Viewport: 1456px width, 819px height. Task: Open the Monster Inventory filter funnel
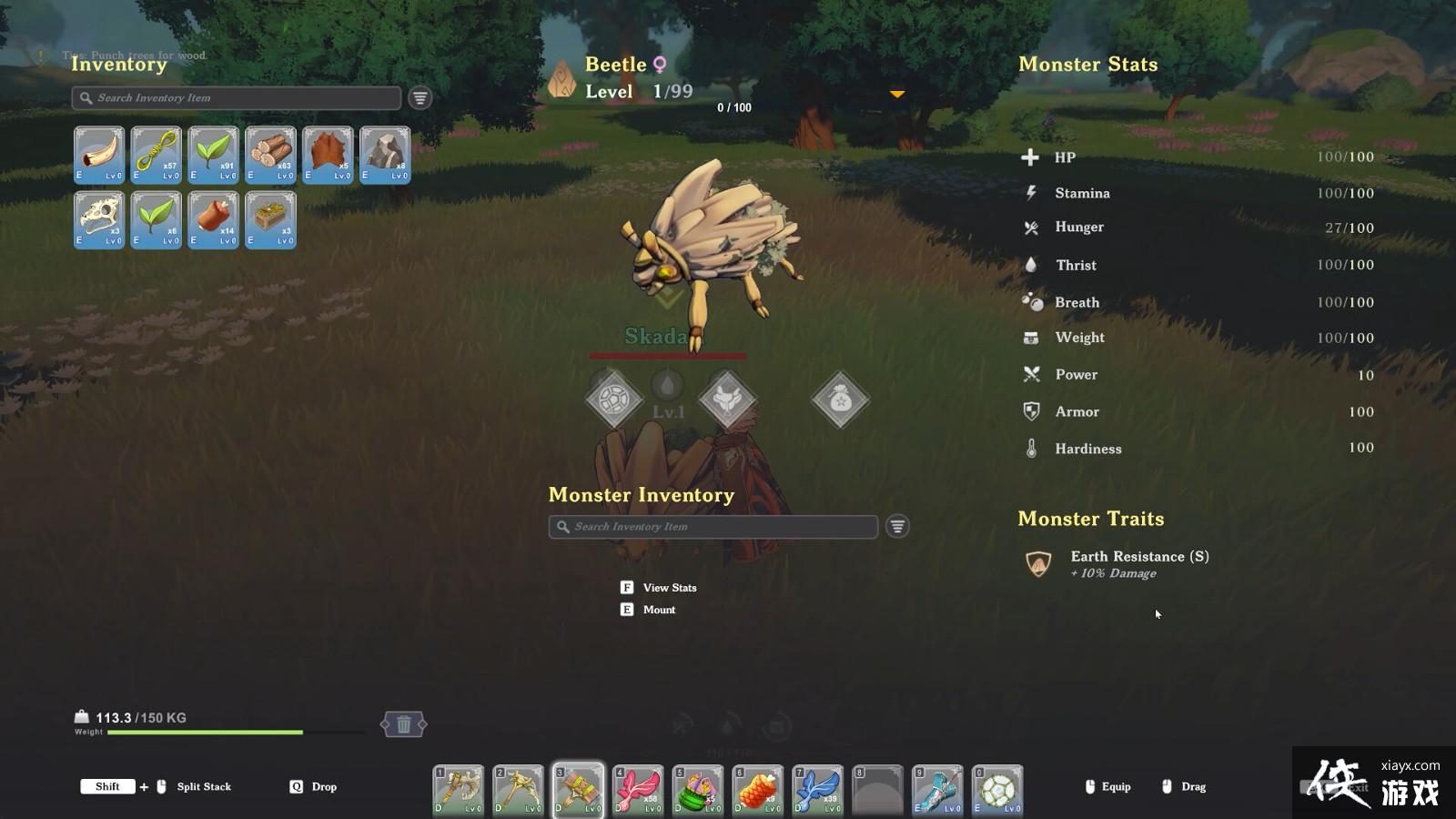click(x=896, y=526)
